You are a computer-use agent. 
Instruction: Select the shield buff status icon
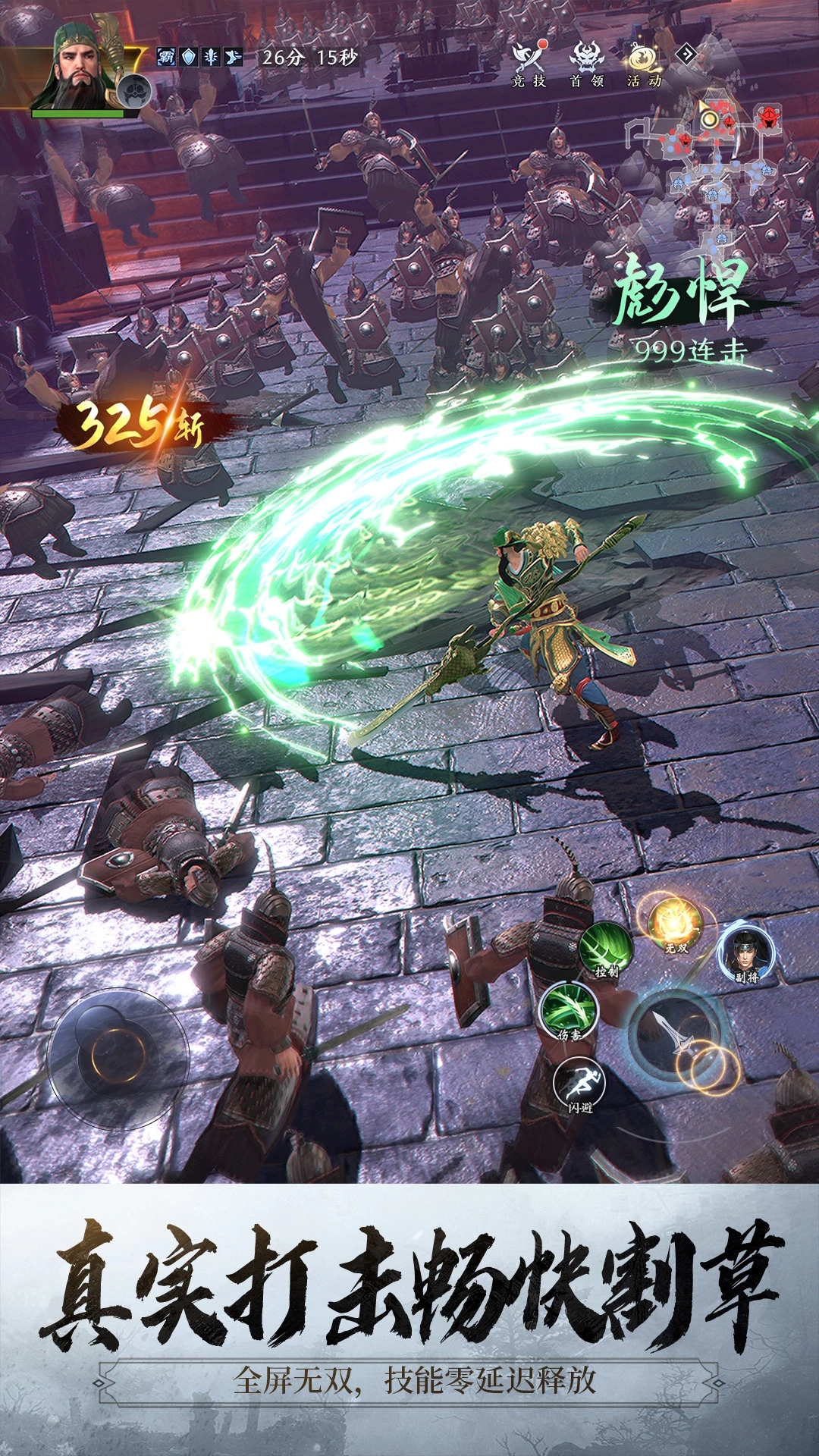coord(189,57)
